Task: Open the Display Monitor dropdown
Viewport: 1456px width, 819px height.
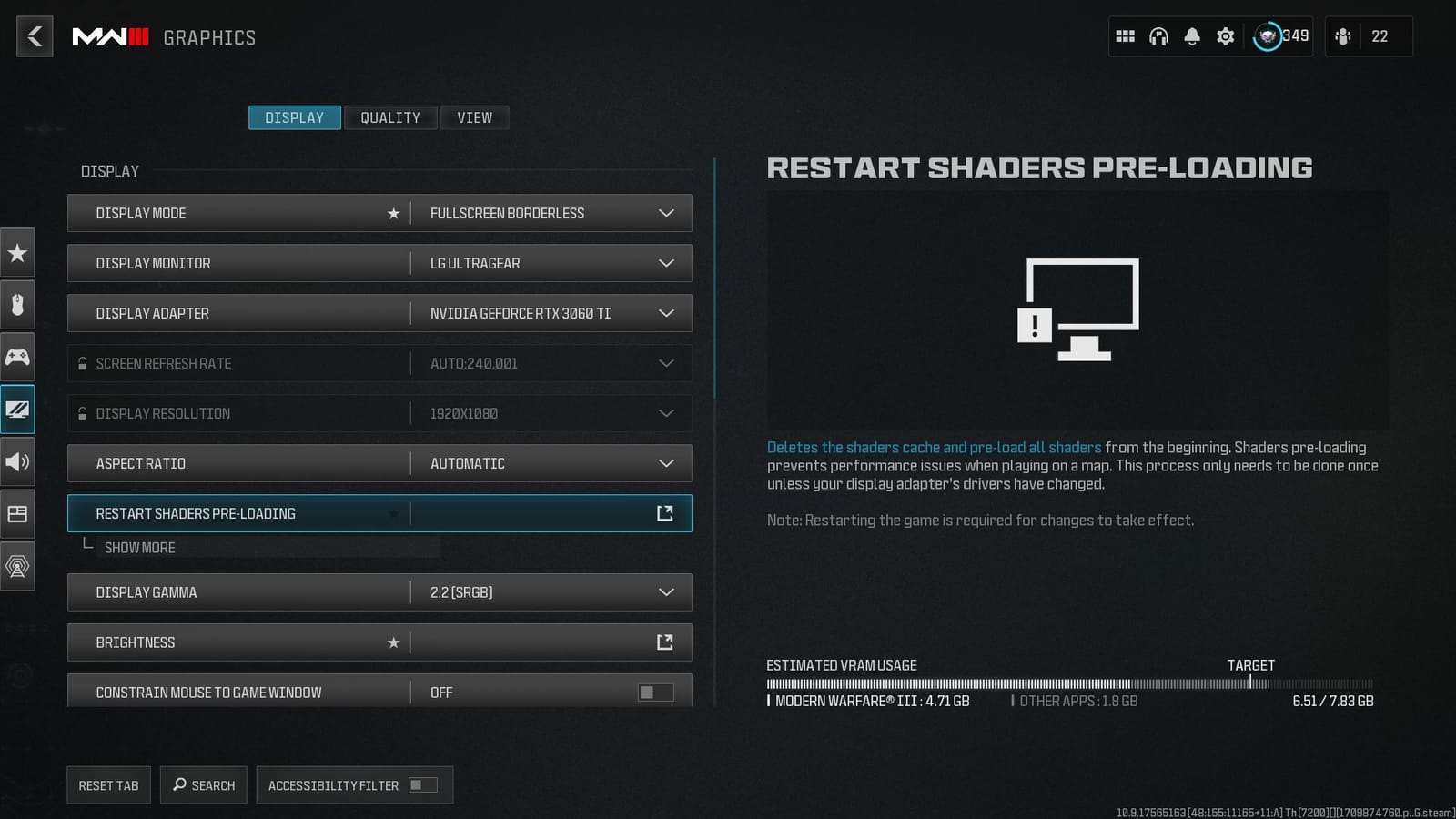Action: click(666, 263)
